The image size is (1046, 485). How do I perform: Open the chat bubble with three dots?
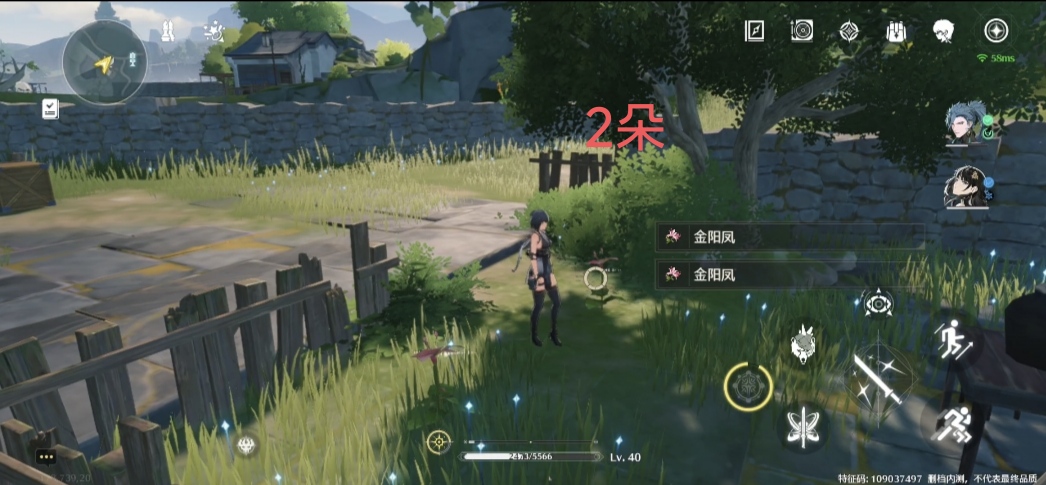[47, 457]
